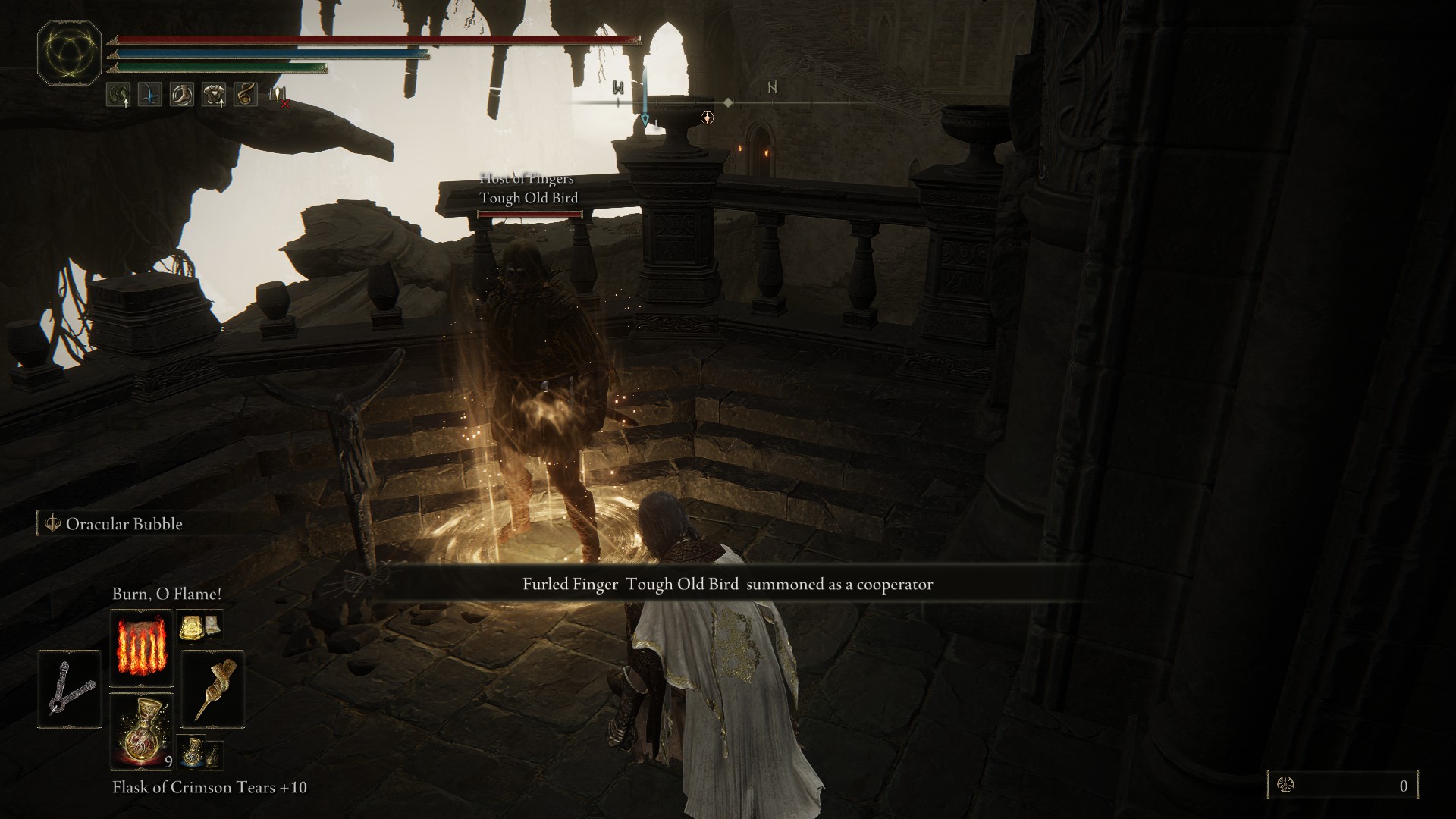This screenshot has height=819, width=1456.
Task: Select the right-hand golden horn weapon slot
Action: pos(213,689)
